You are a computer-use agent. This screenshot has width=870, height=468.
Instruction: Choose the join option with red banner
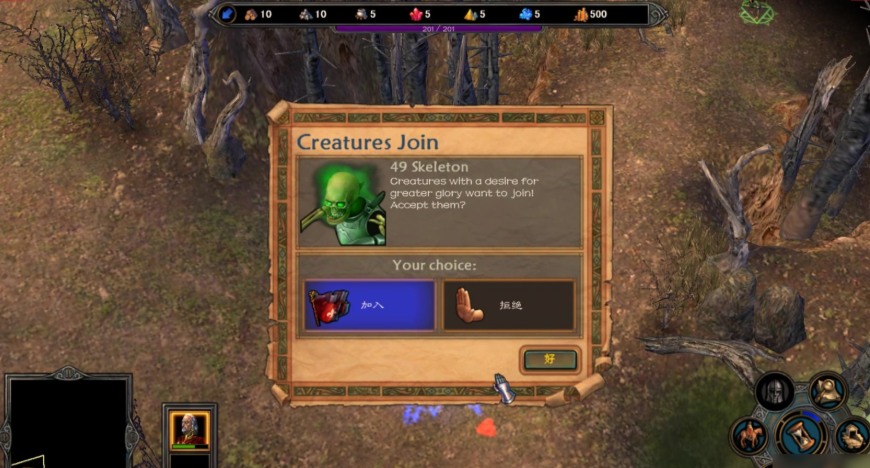(369, 305)
